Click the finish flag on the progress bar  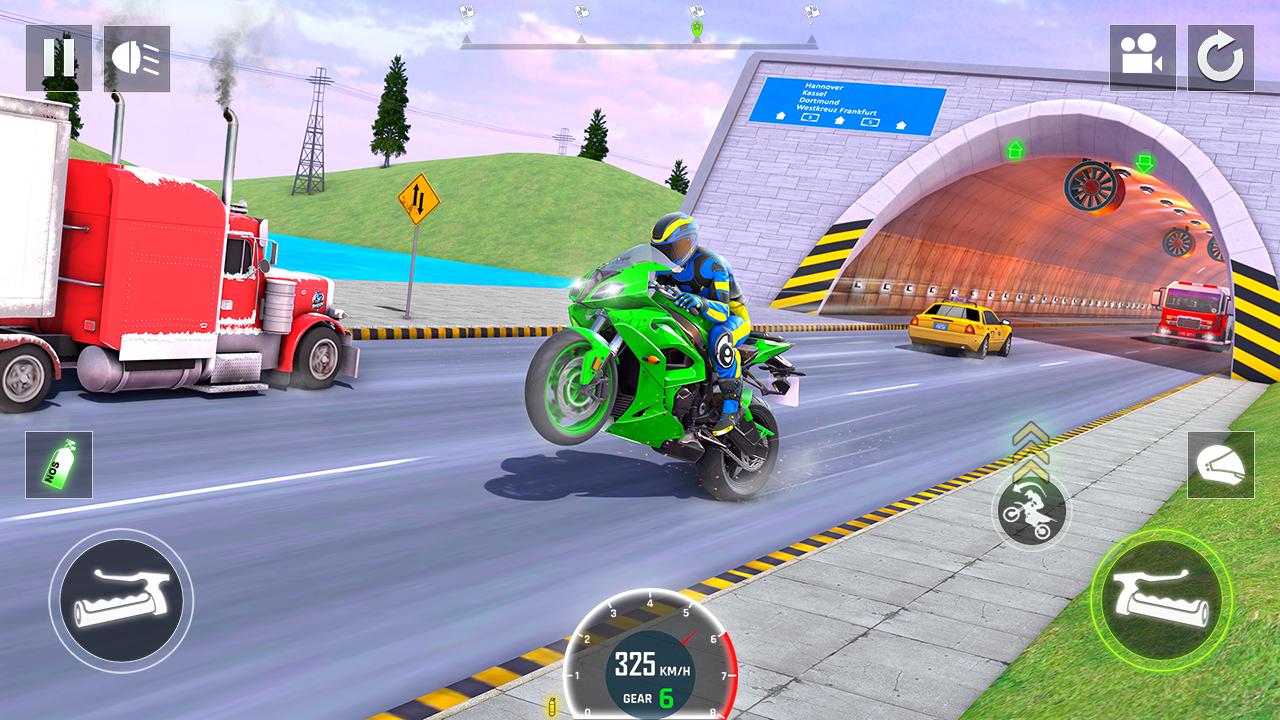click(810, 12)
